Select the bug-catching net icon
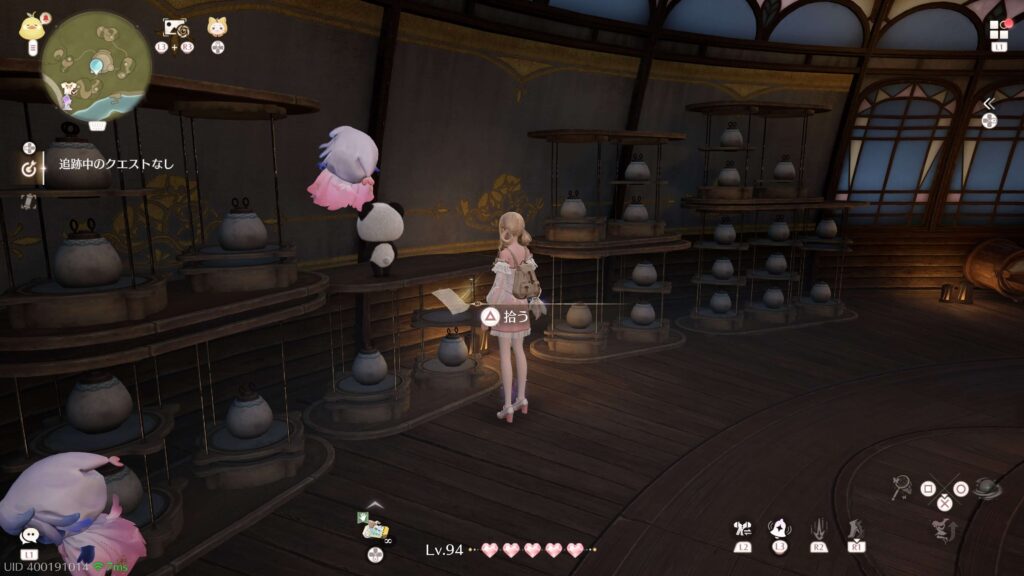1024x576 pixels. click(x=901, y=488)
